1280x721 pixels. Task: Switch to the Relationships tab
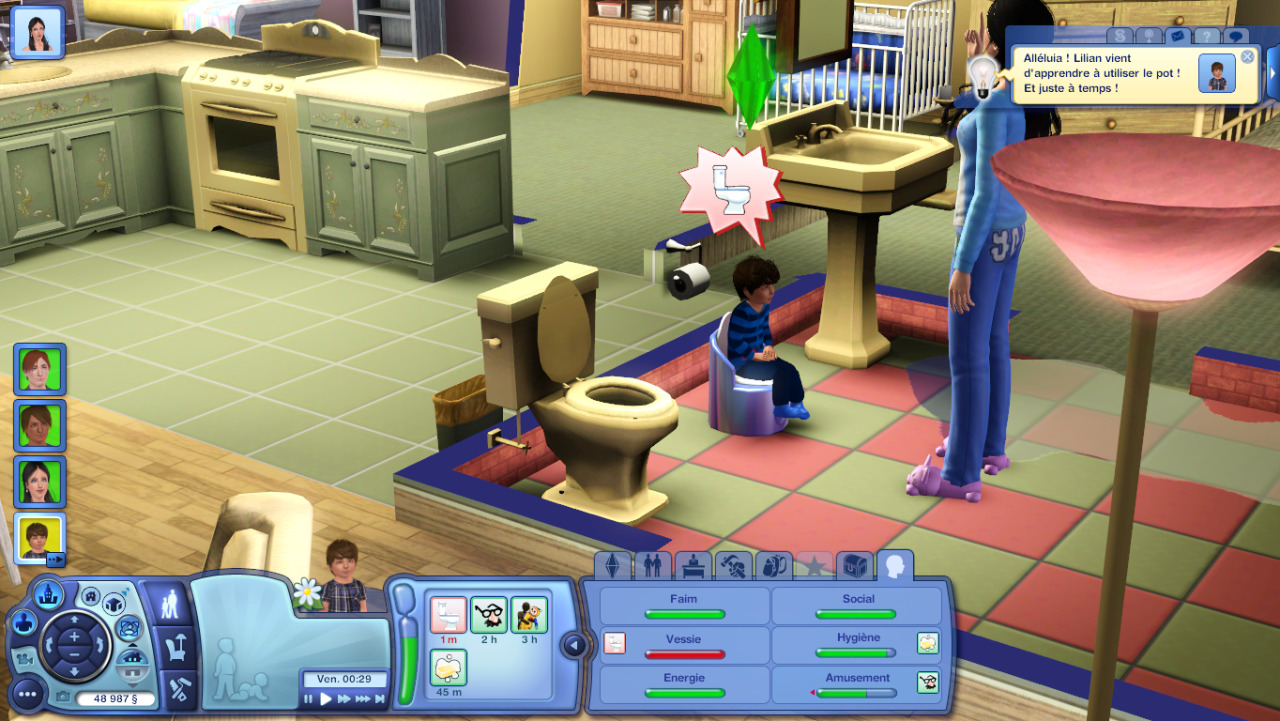653,567
